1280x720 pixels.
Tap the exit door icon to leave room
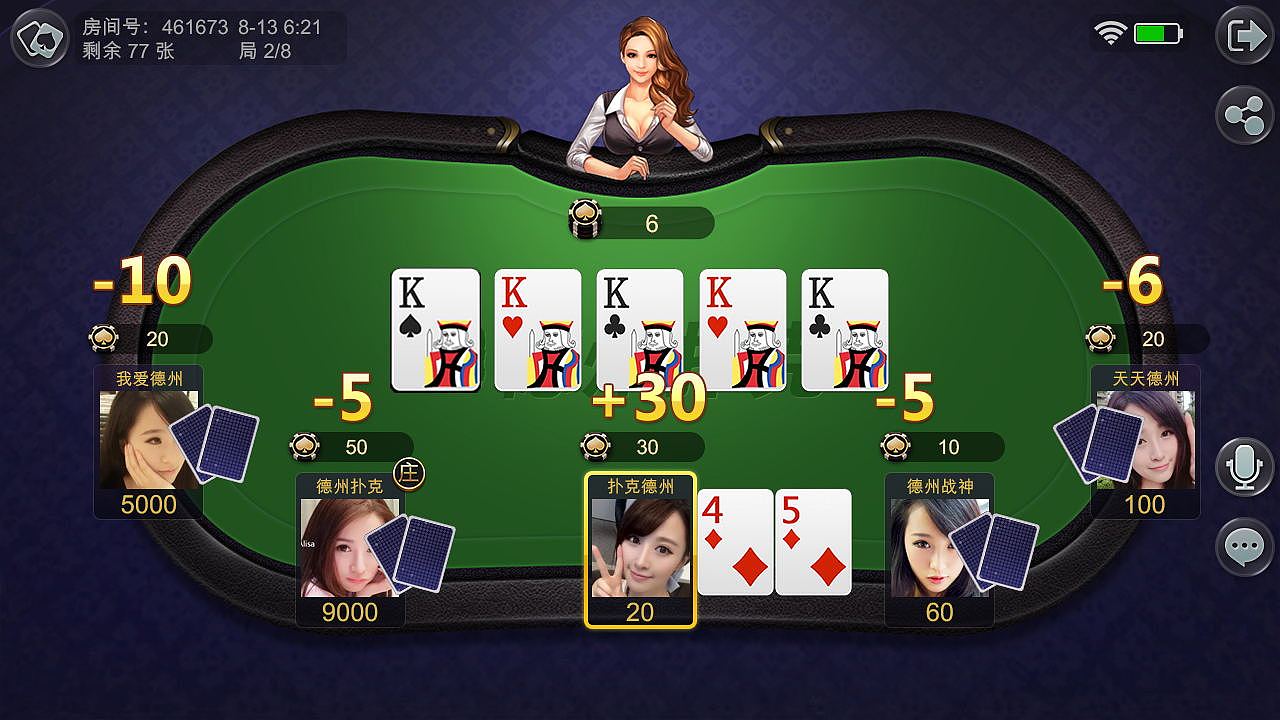click(x=1243, y=35)
